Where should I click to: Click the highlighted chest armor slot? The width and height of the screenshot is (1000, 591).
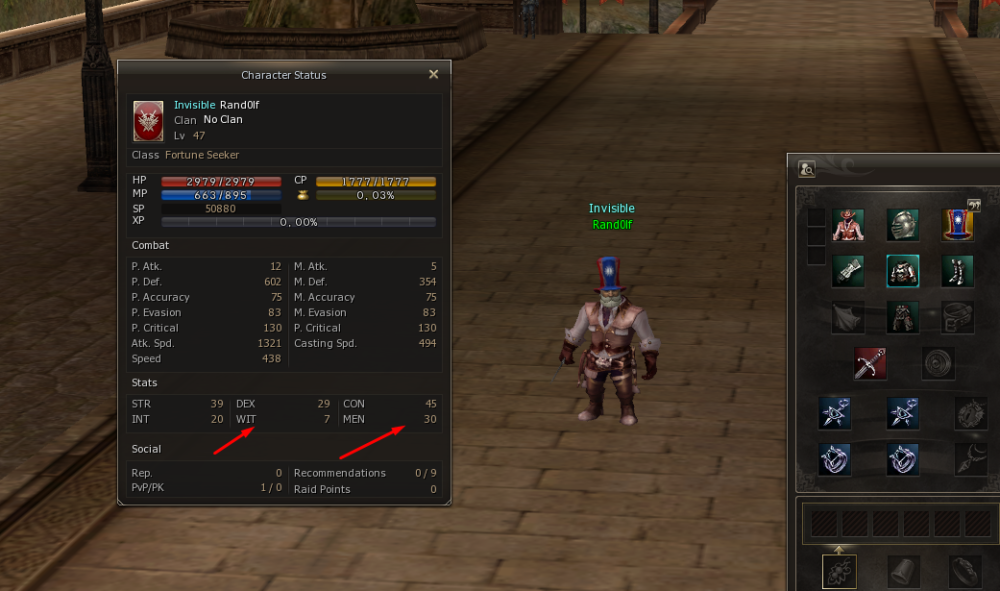(x=903, y=271)
